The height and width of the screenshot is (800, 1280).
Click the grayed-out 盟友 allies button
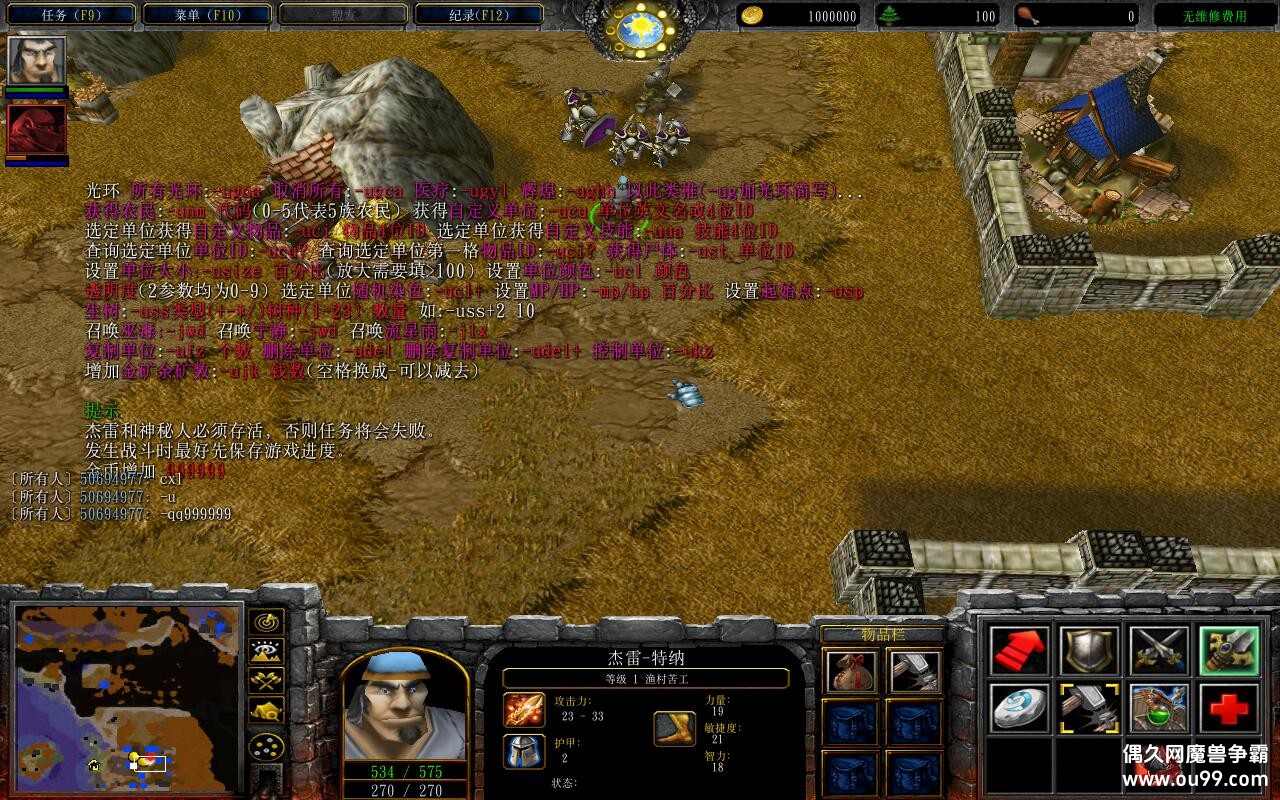pyautogui.click(x=345, y=14)
